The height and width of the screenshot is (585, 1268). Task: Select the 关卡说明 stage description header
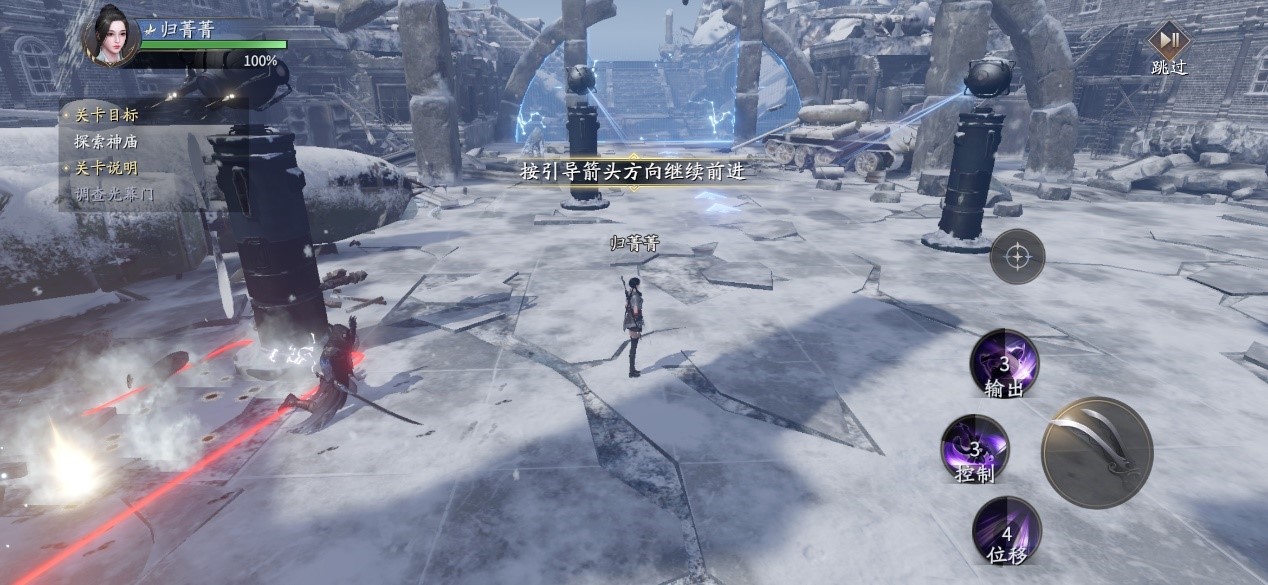(106, 168)
